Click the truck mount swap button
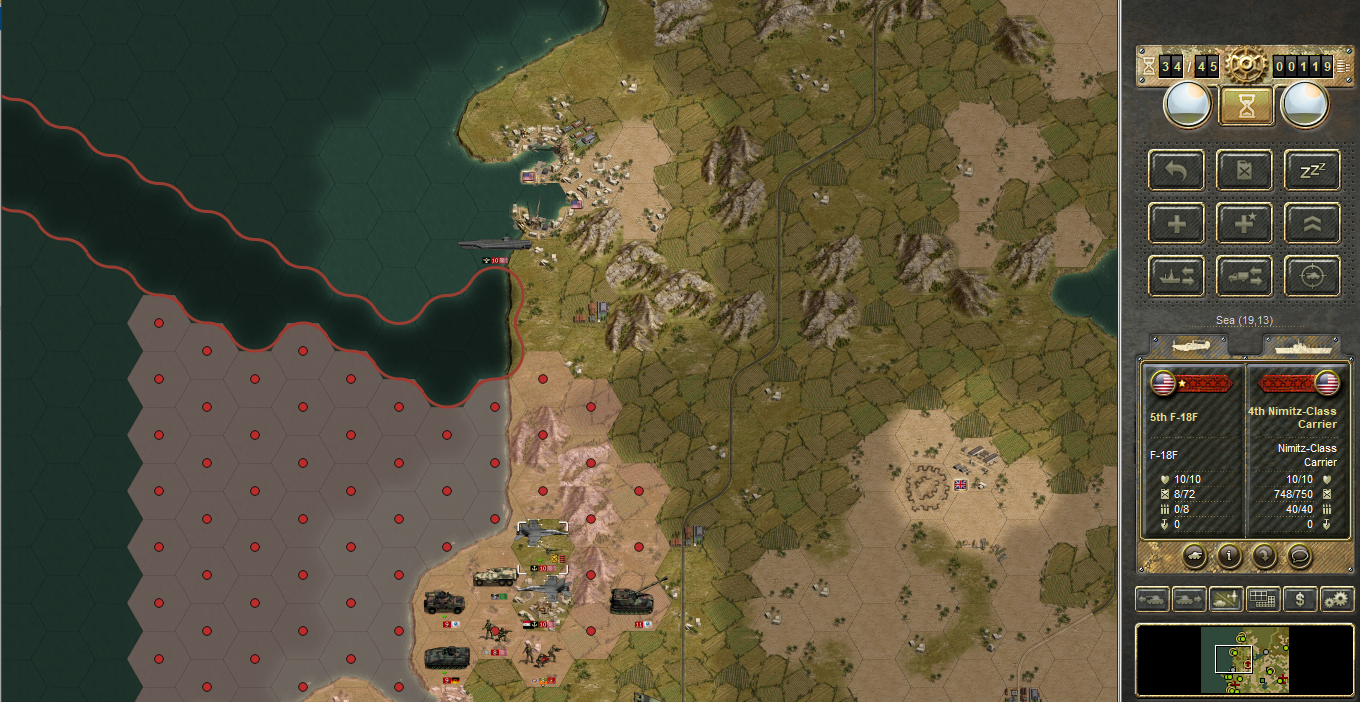Image resolution: width=1360 pixels, height=702 pixels. [x=1244, y=277]
